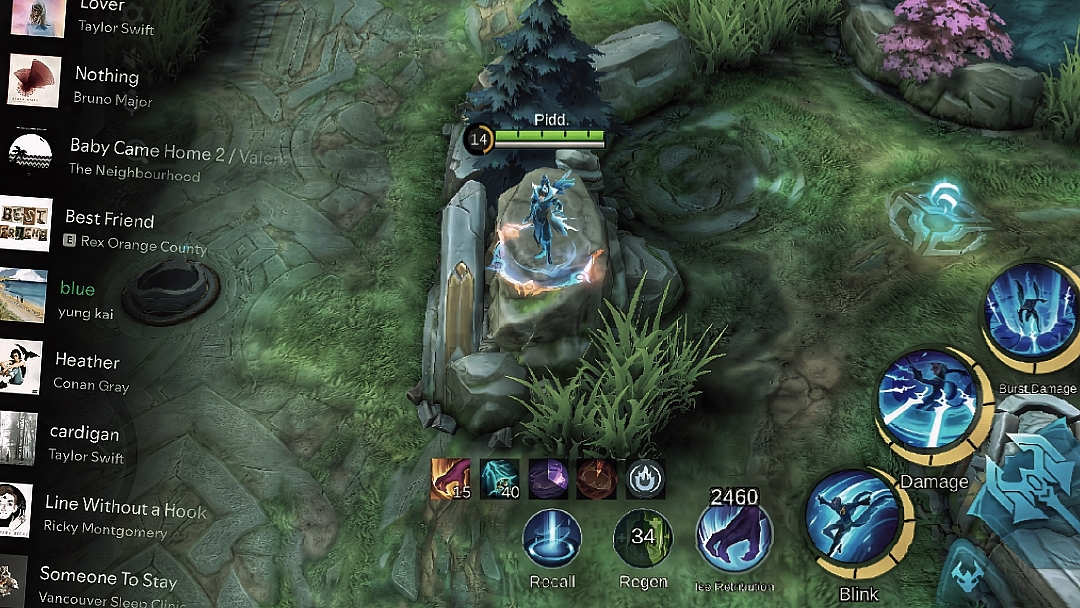
Task: Tap the white flame status icon
Action: coord(645,479)
